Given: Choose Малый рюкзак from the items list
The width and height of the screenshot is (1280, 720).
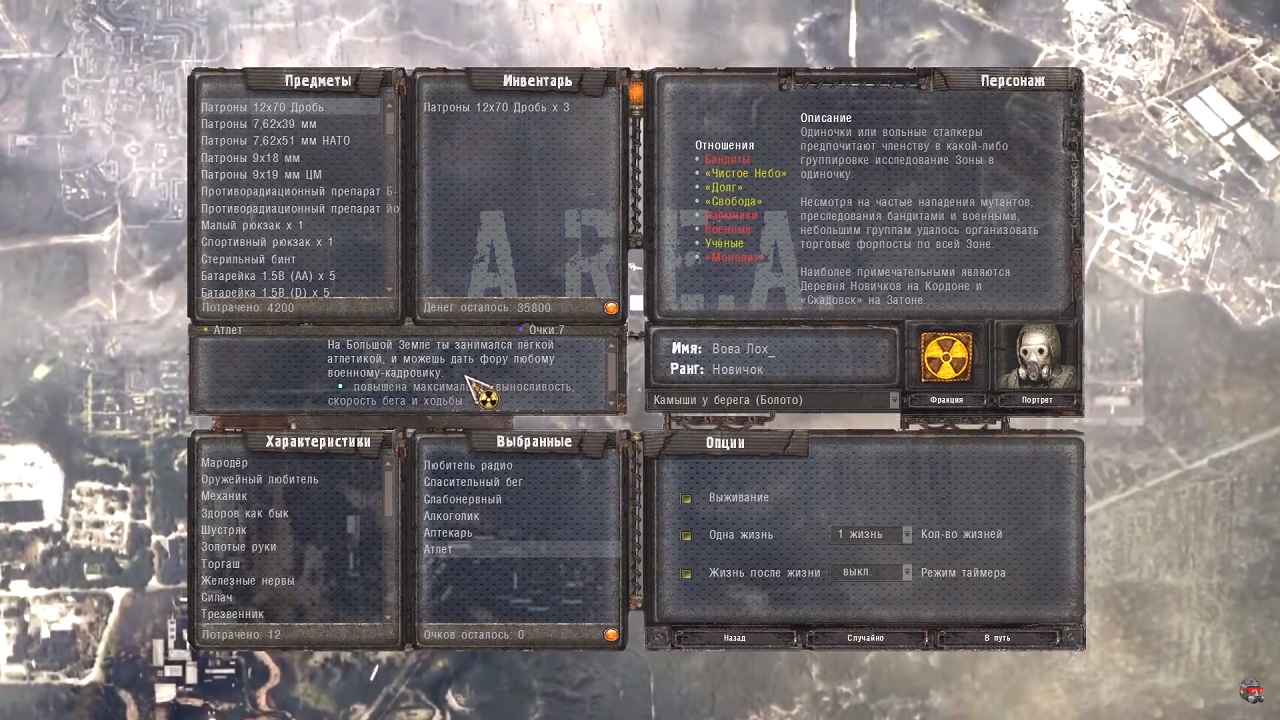Looking at the screenshot, I should pos(252,225).
